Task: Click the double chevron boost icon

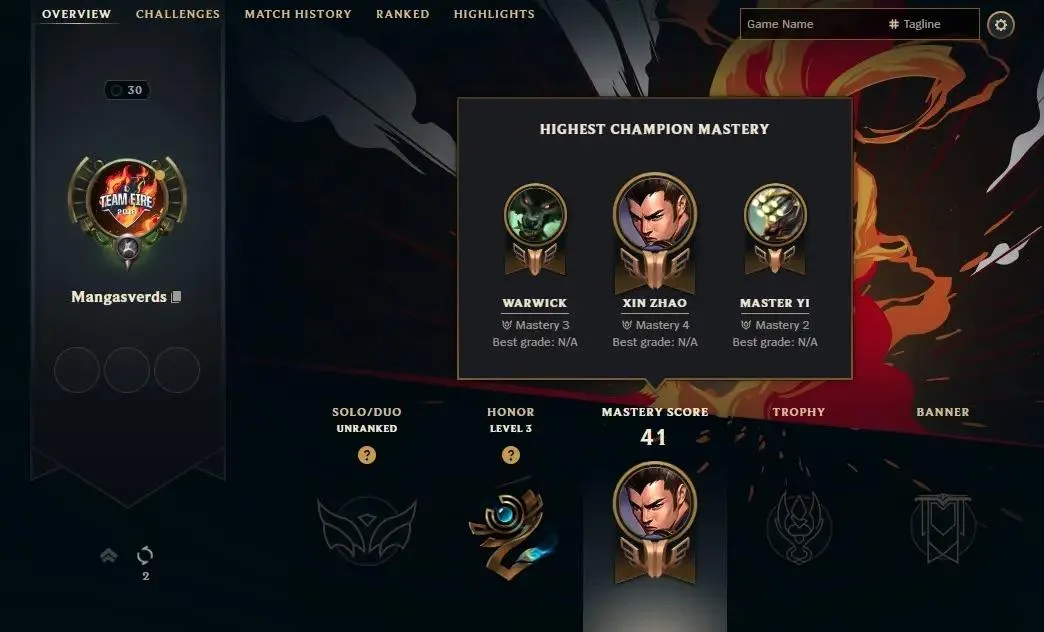Action: (109, 556)
